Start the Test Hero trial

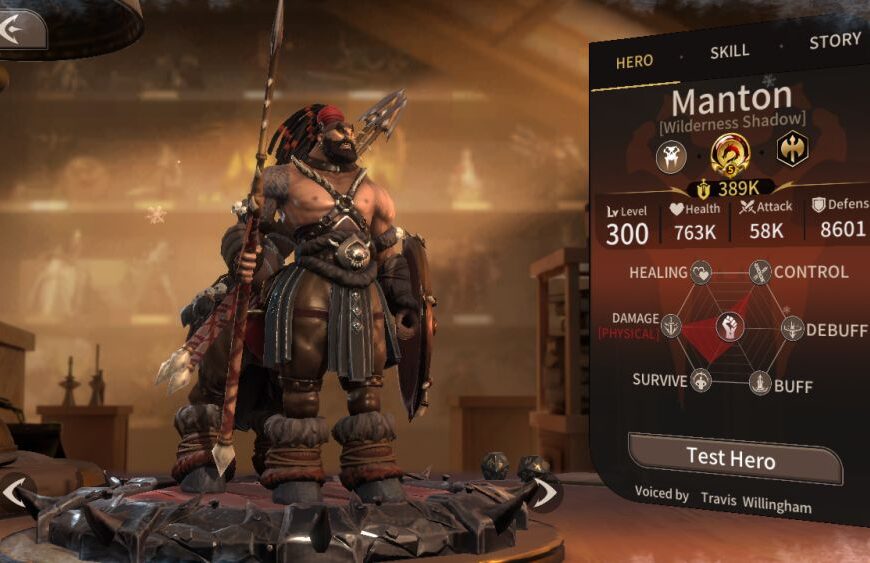731,458
